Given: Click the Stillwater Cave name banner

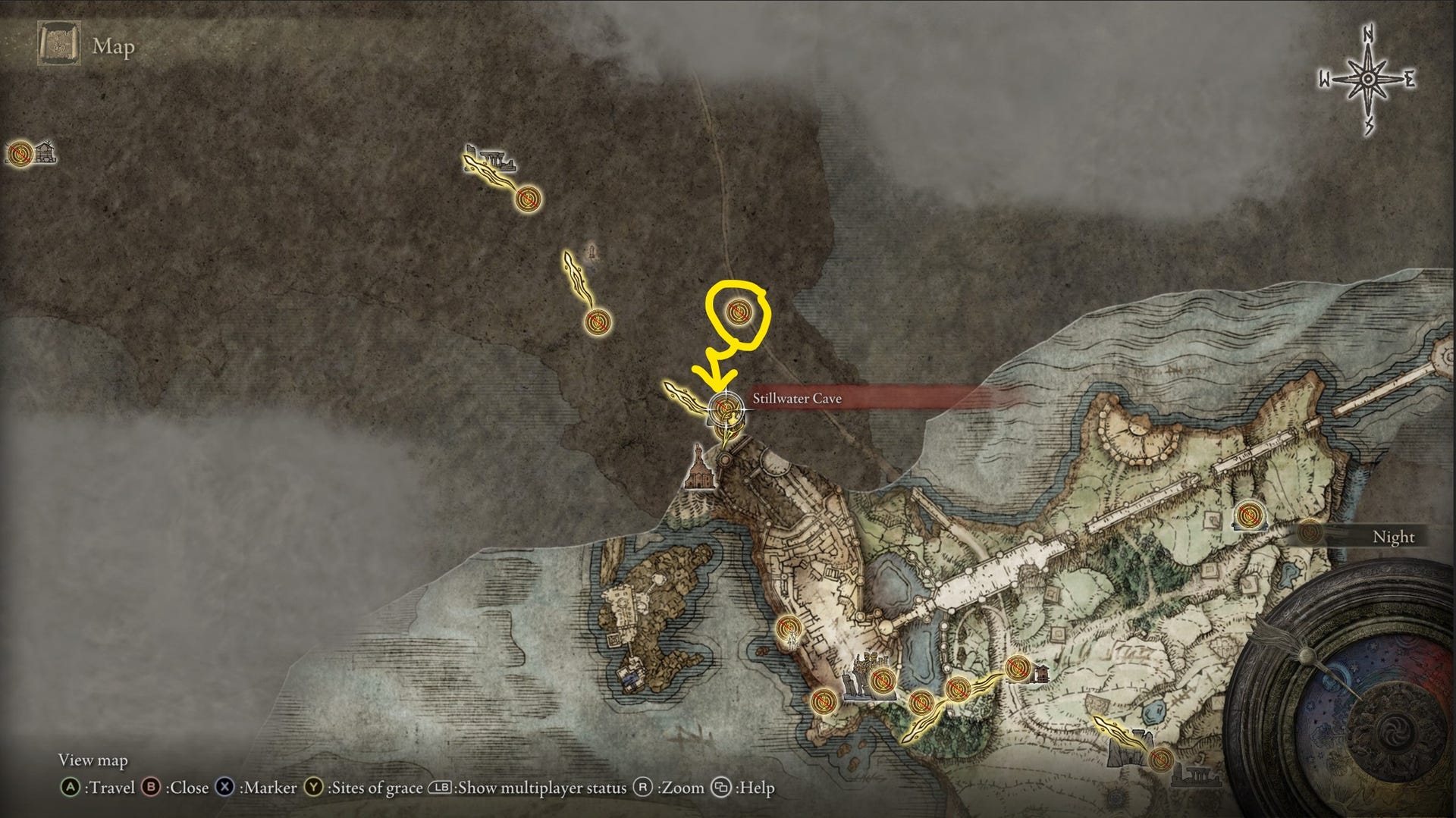Looking at the screenshot, I should click(798, 397).
